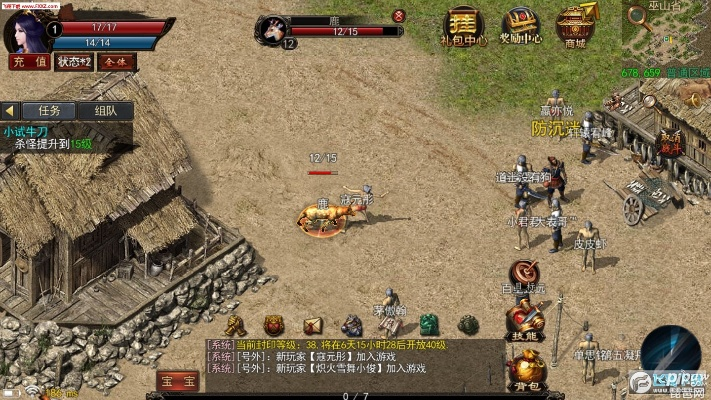
Task: Close the deer target frame
Action: [398, 16]
